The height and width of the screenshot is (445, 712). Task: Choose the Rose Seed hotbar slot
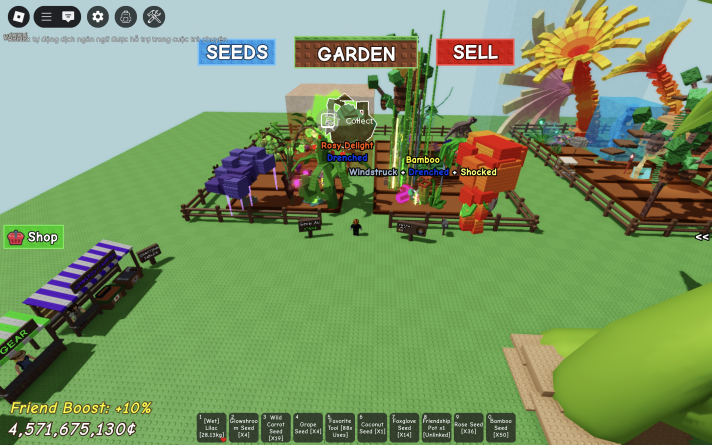[468, 428]
